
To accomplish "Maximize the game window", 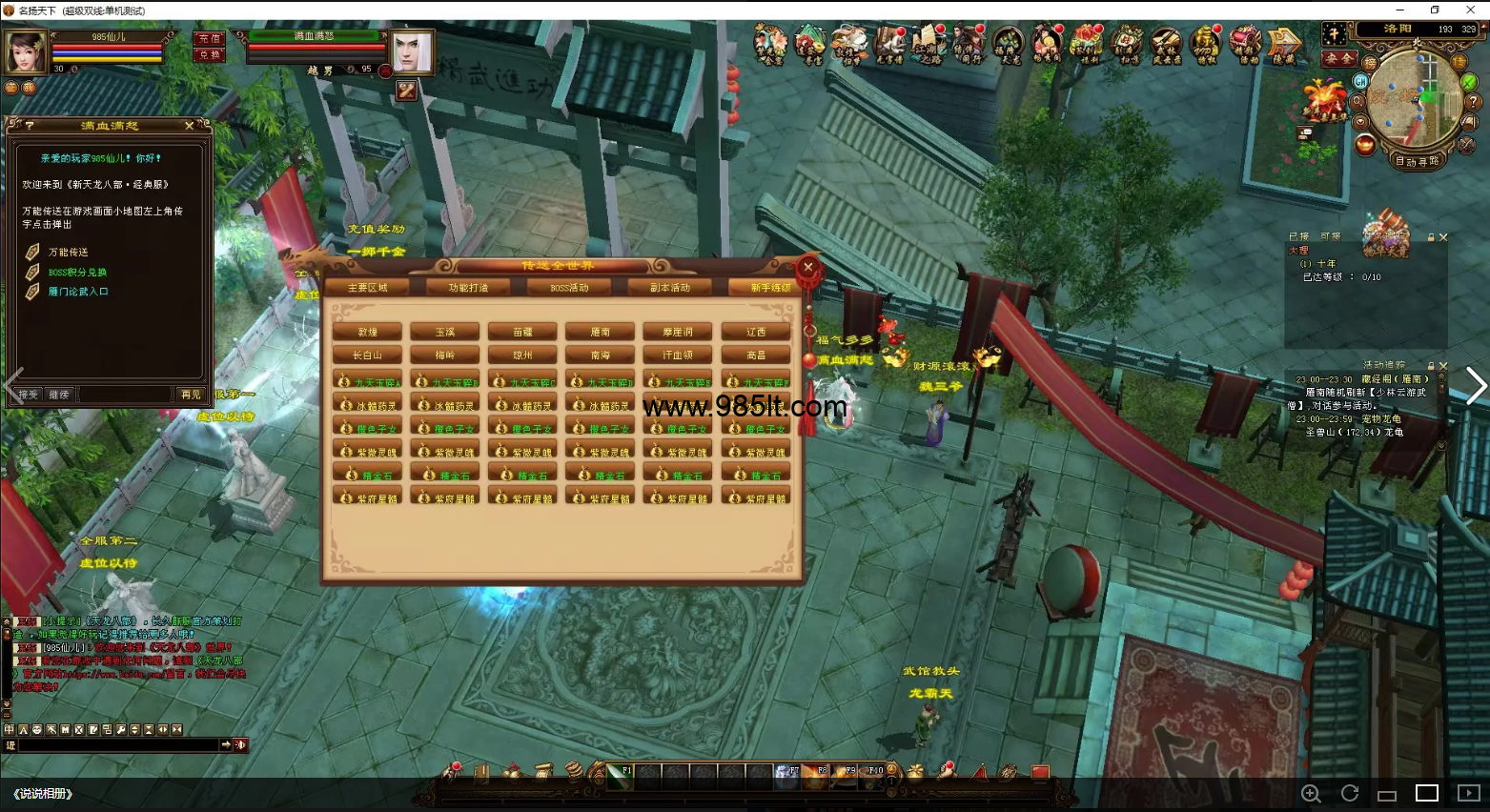I will tap(1435, 10).
